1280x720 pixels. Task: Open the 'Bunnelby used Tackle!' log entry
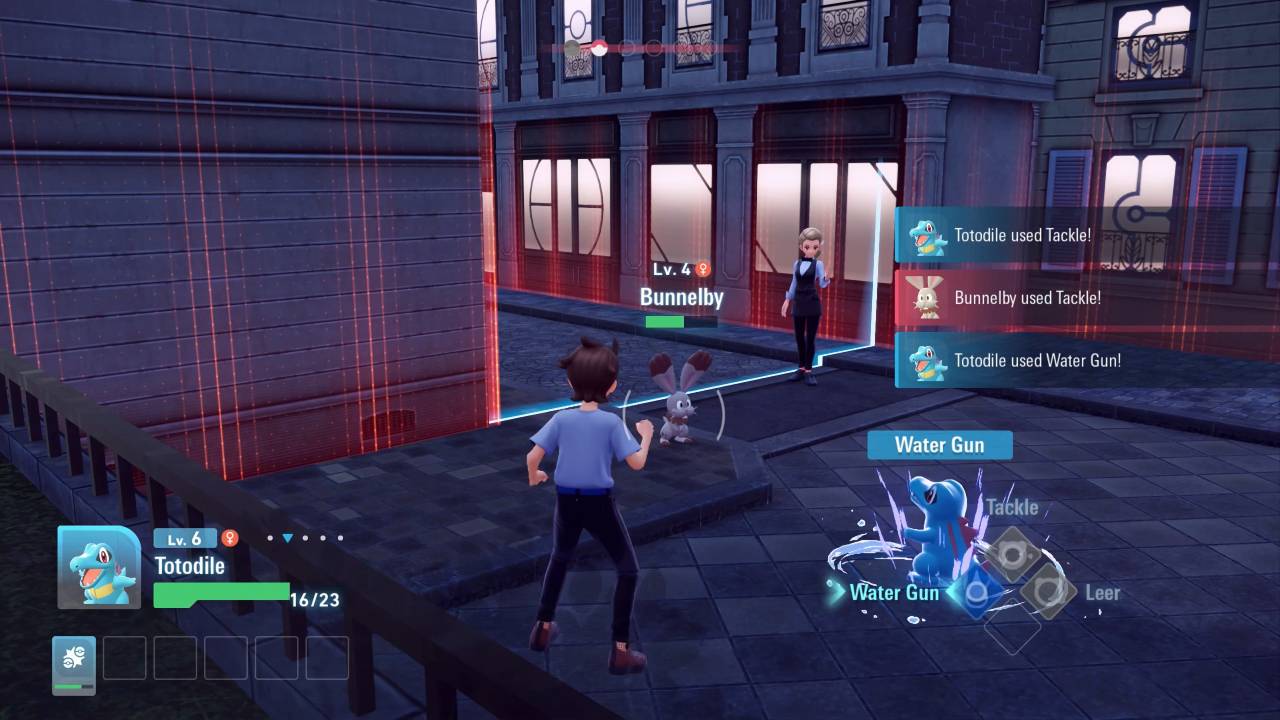pyautogui.click(x=1026, y=298)
